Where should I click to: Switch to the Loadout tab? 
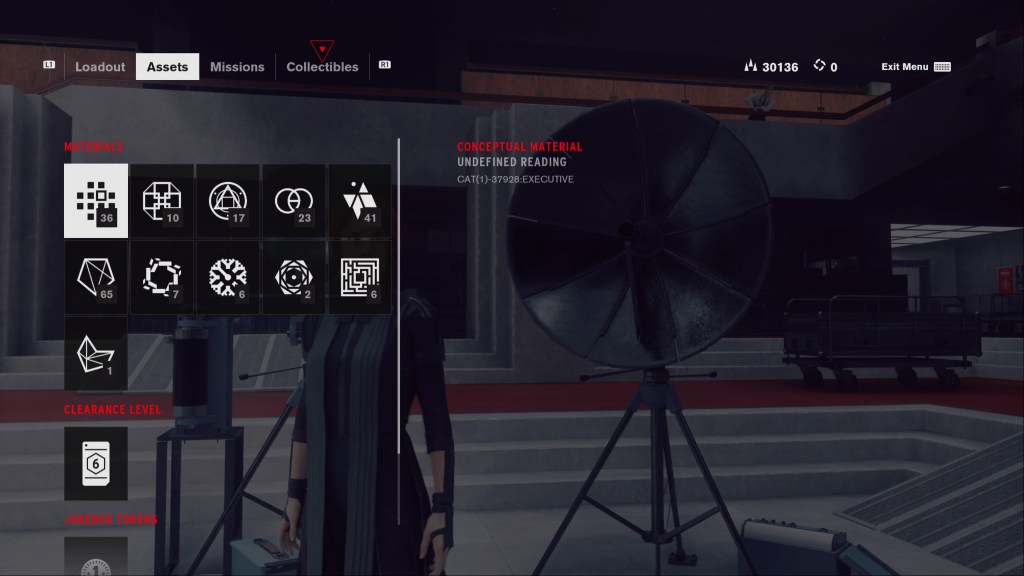pos(100,67)
